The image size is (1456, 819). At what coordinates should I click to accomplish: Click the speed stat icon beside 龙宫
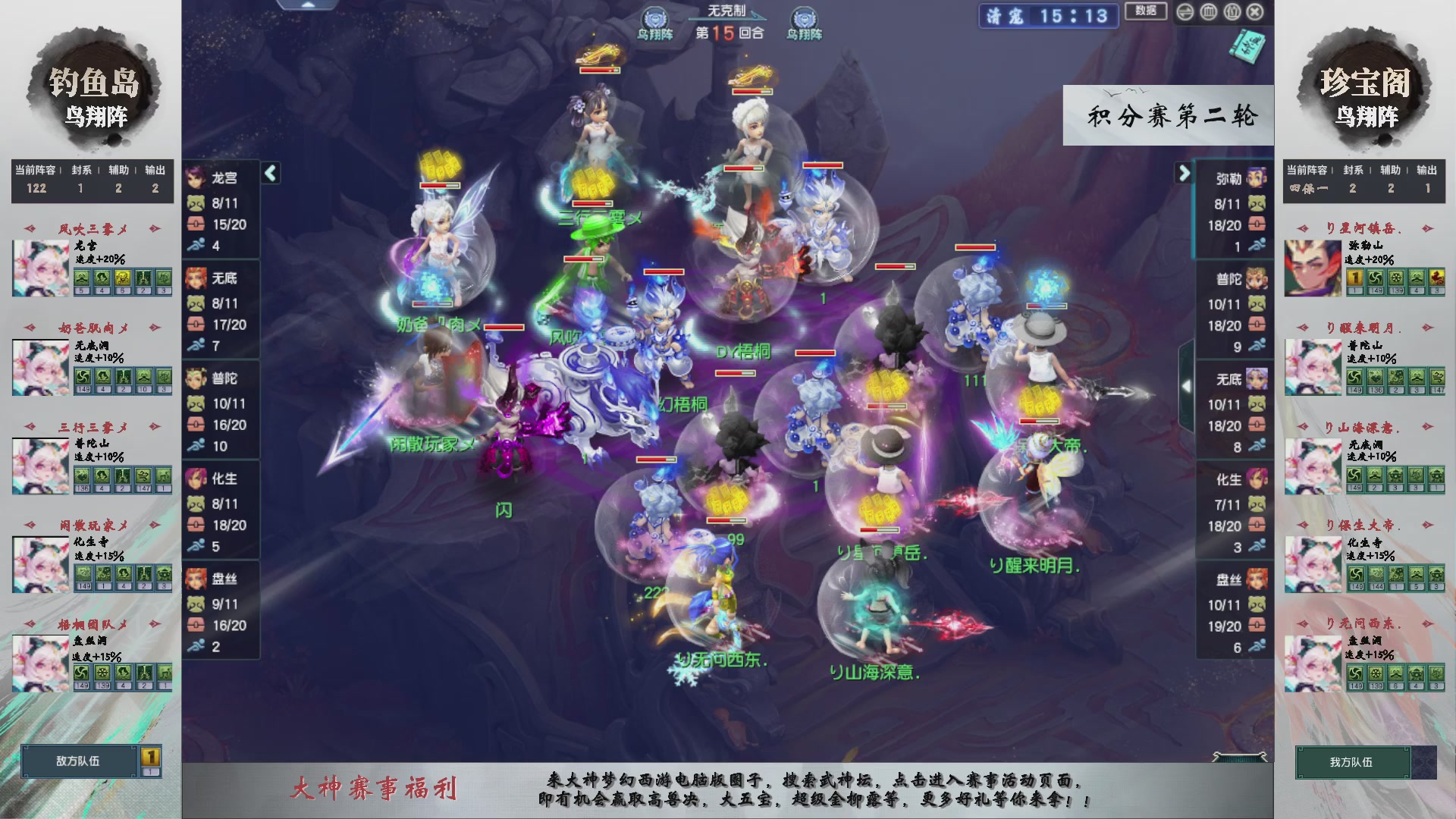pos(196,246)
